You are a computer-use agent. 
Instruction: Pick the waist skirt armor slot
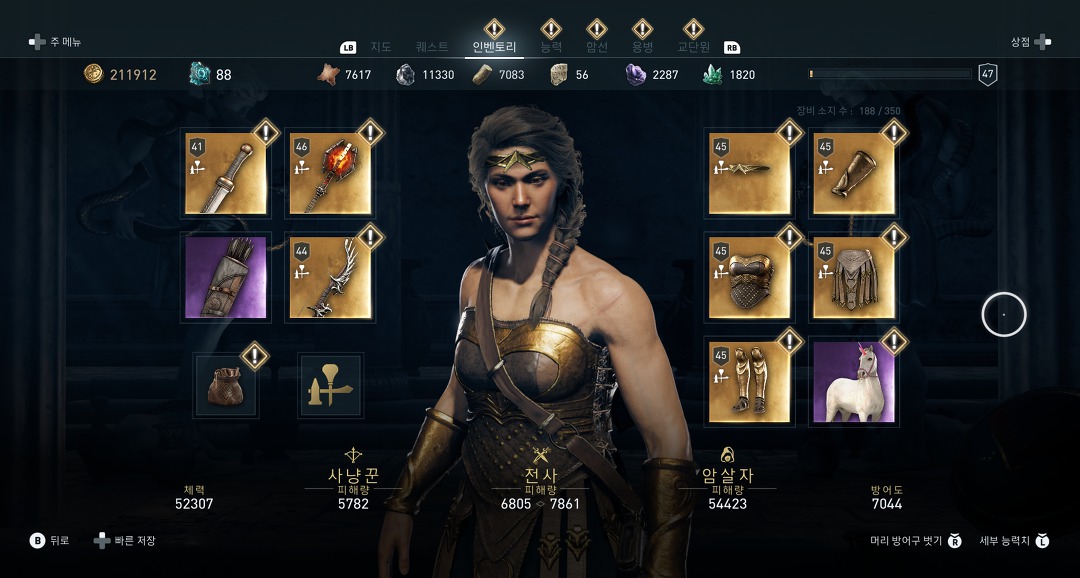click(x=853, y=278)
